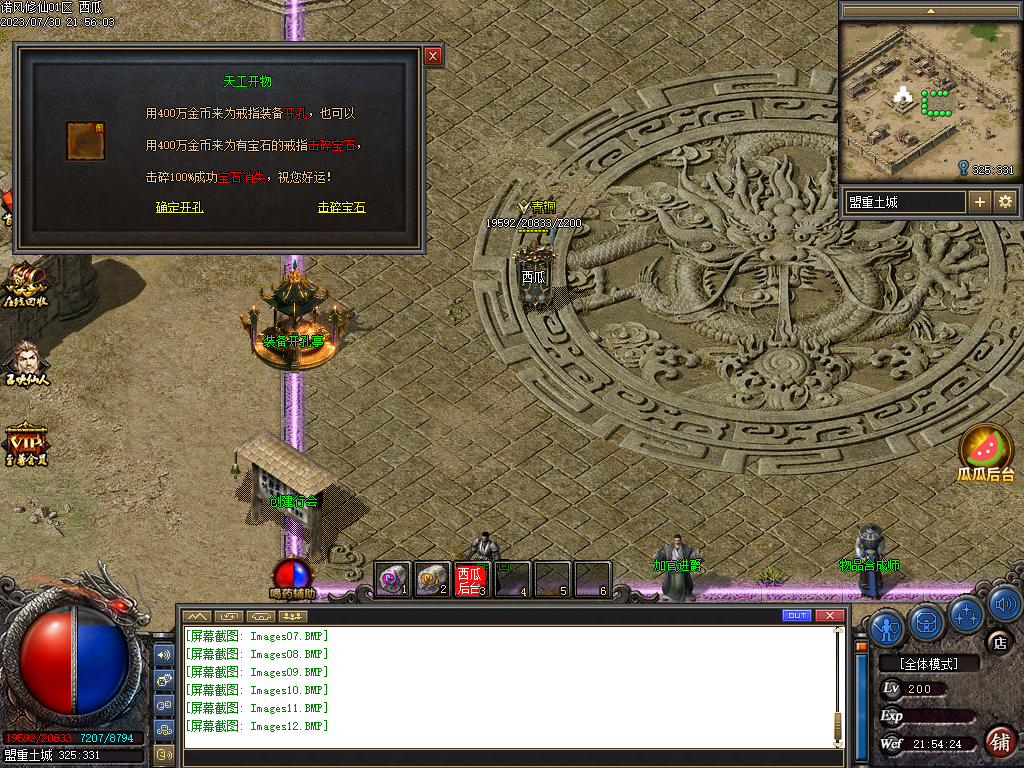
Task: Switch the 全体模式 attack mode
Action: tap(927, 663)
